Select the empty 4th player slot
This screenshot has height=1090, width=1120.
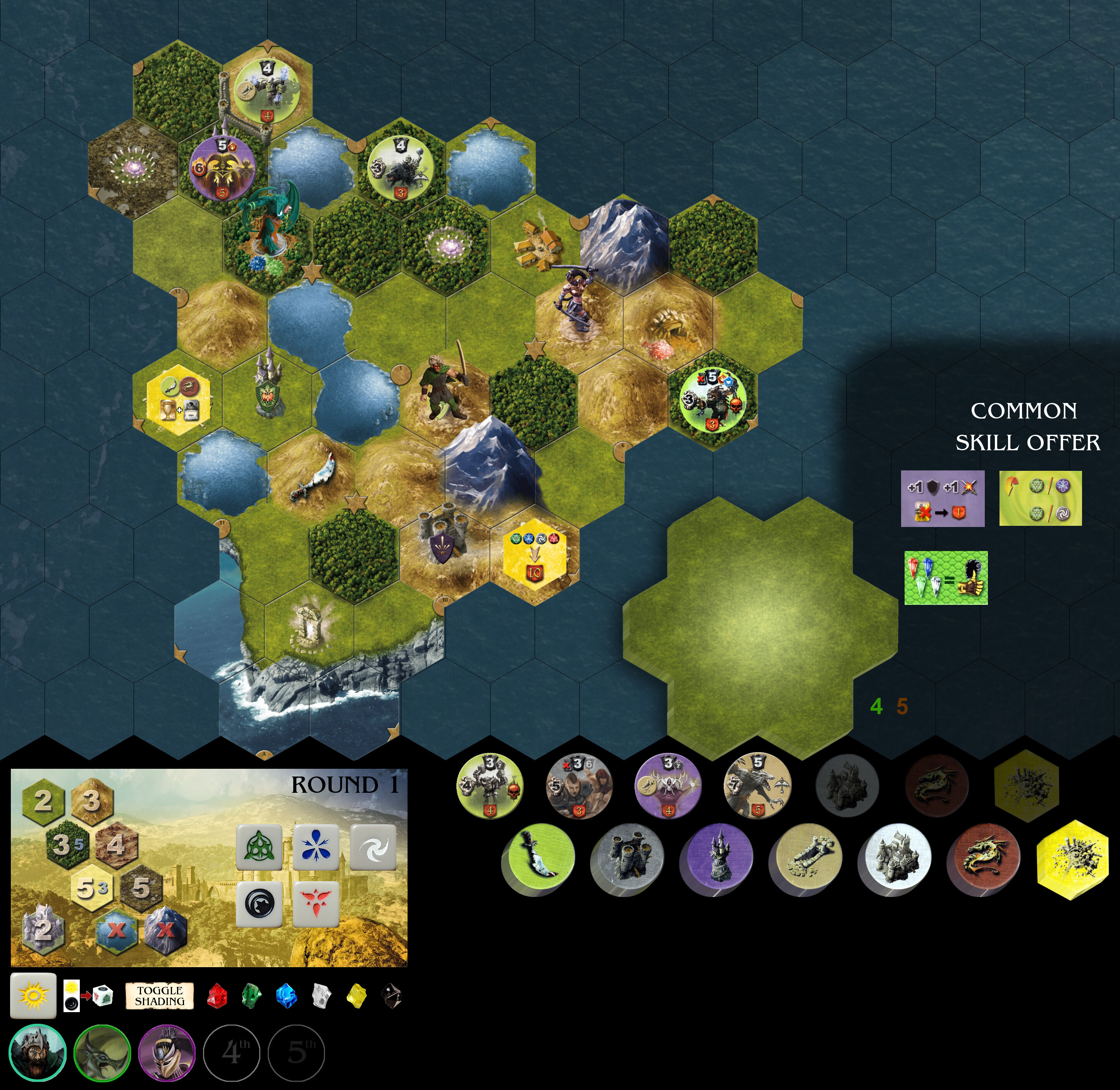(x=232, y=1052)
